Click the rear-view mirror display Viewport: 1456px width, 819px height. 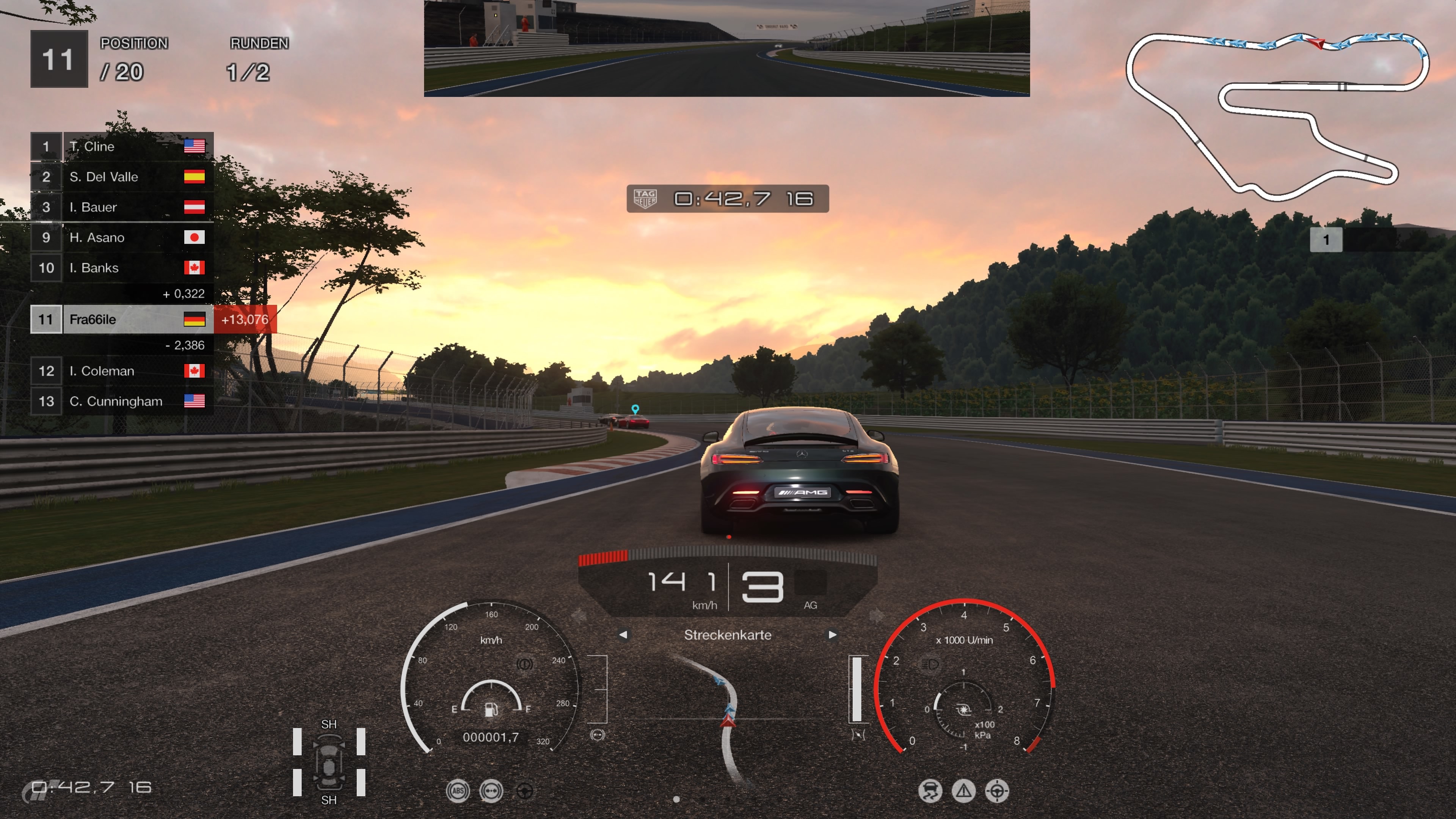726,49
